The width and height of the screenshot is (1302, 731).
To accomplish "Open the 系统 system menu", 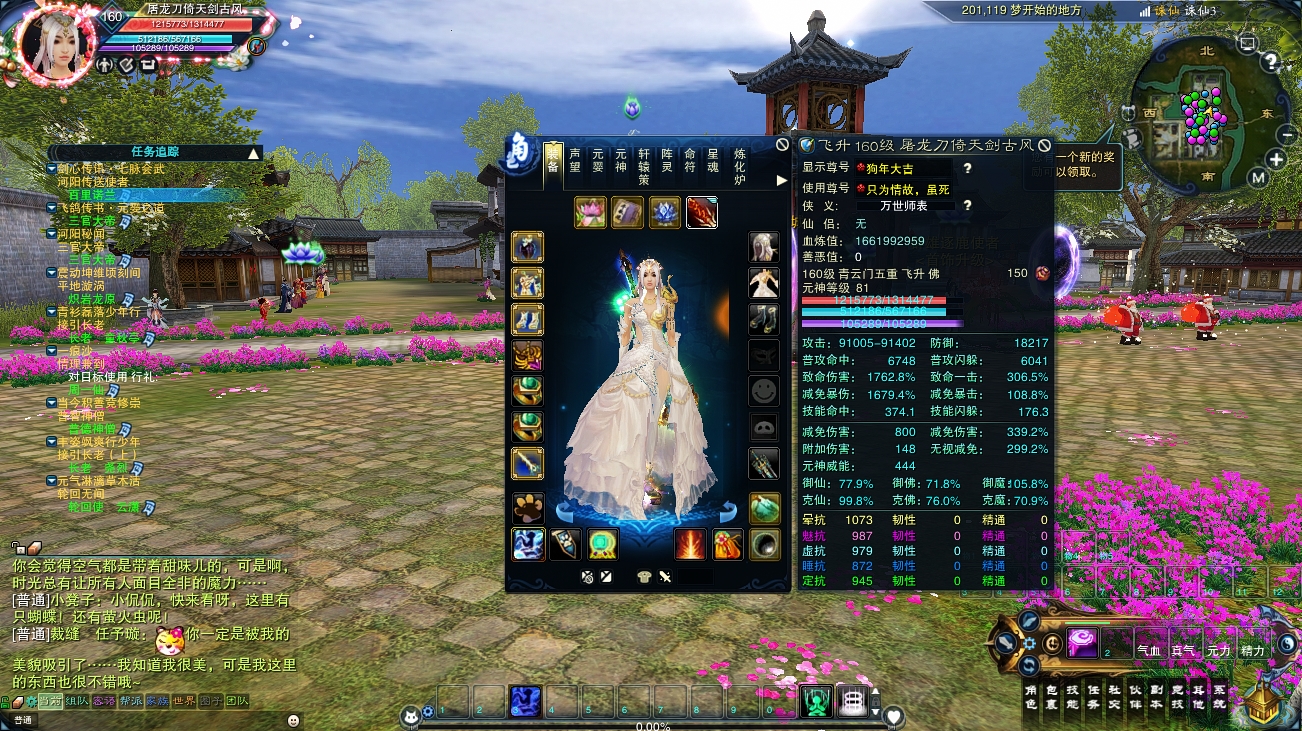I will pos(1219,697).
